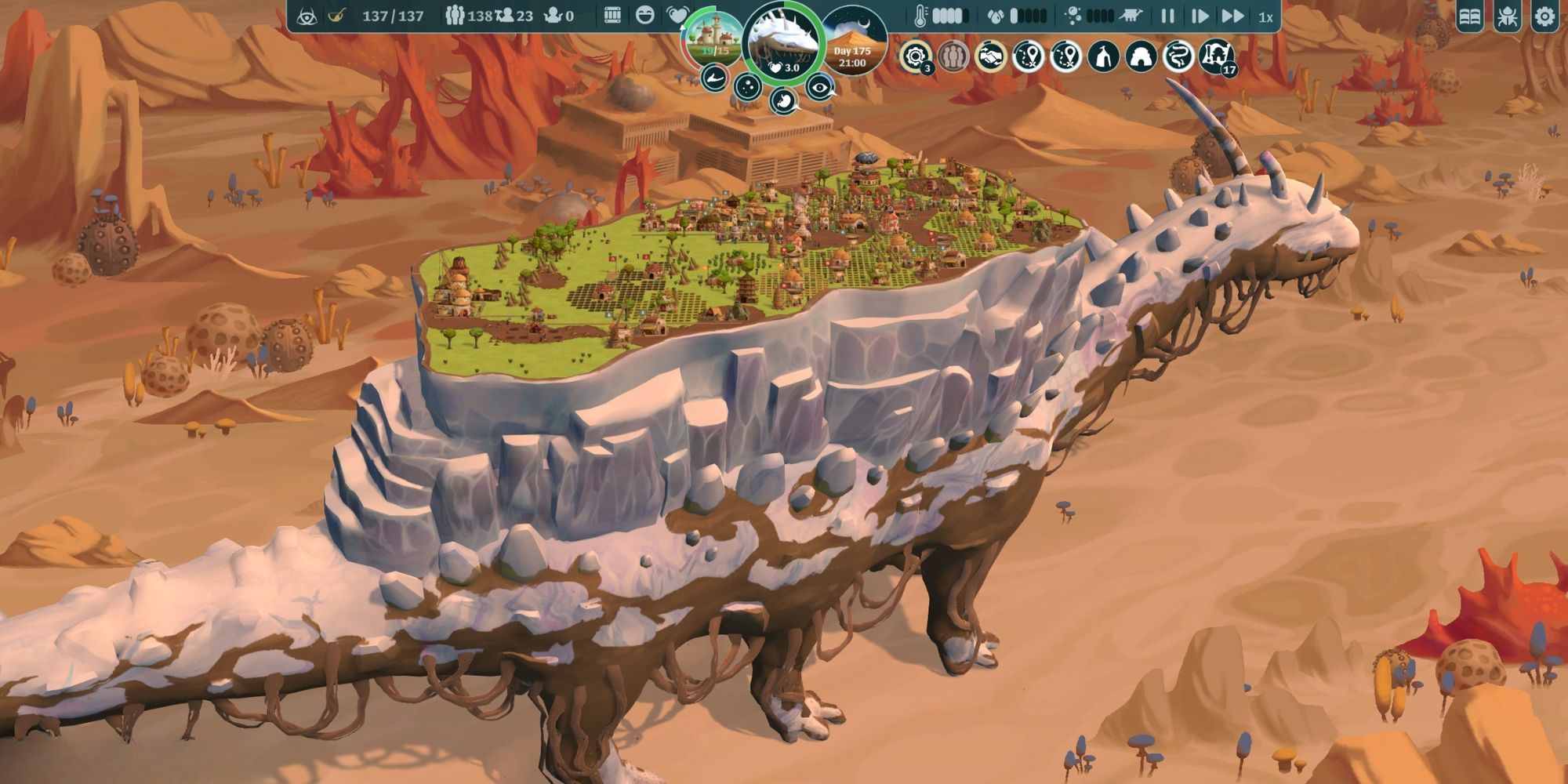Open the bug report beetle icon
This screenshot has height=784, width=1568.
1507,16
